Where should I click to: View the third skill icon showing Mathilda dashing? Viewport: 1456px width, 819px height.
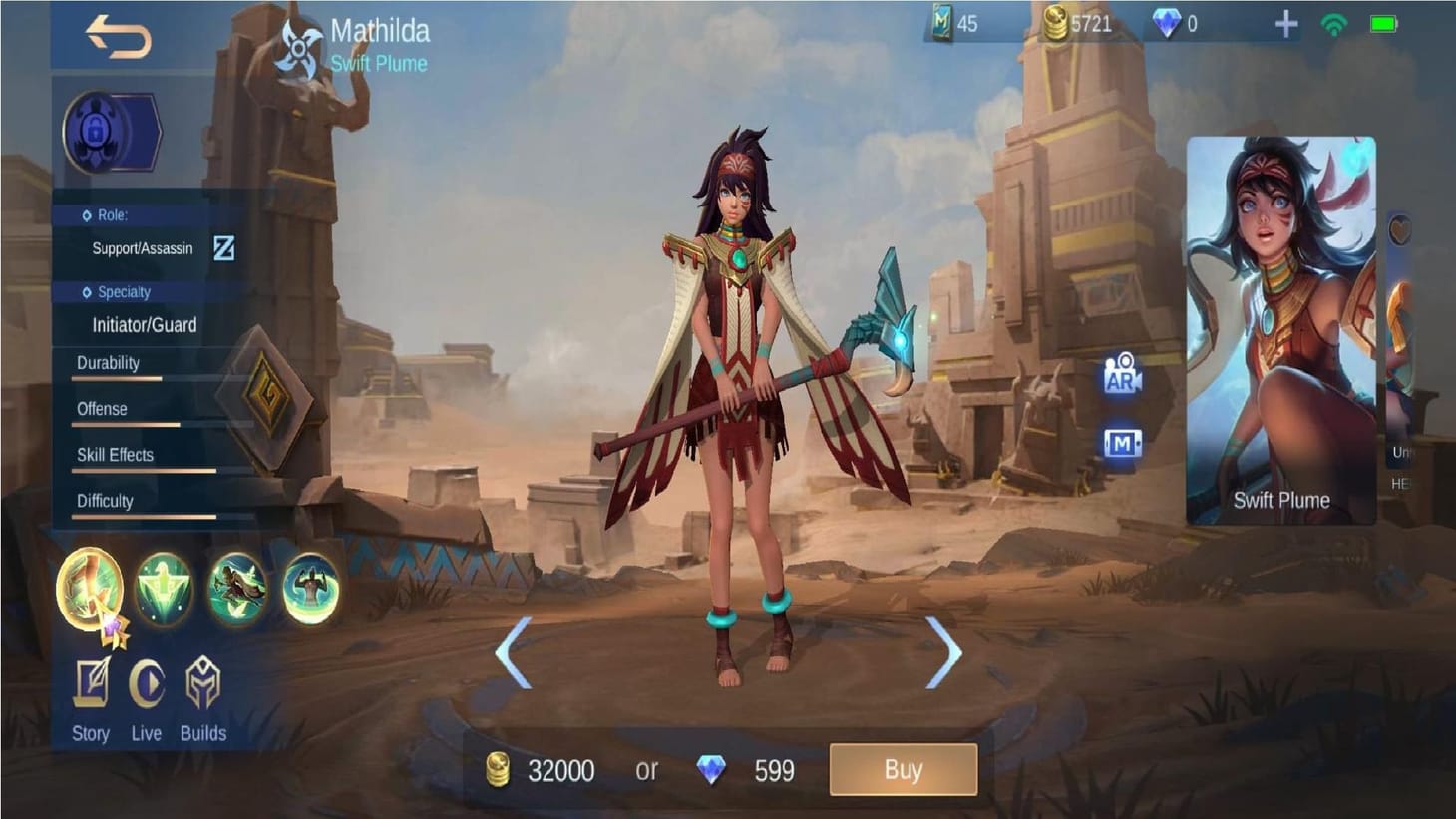[239, 591]
